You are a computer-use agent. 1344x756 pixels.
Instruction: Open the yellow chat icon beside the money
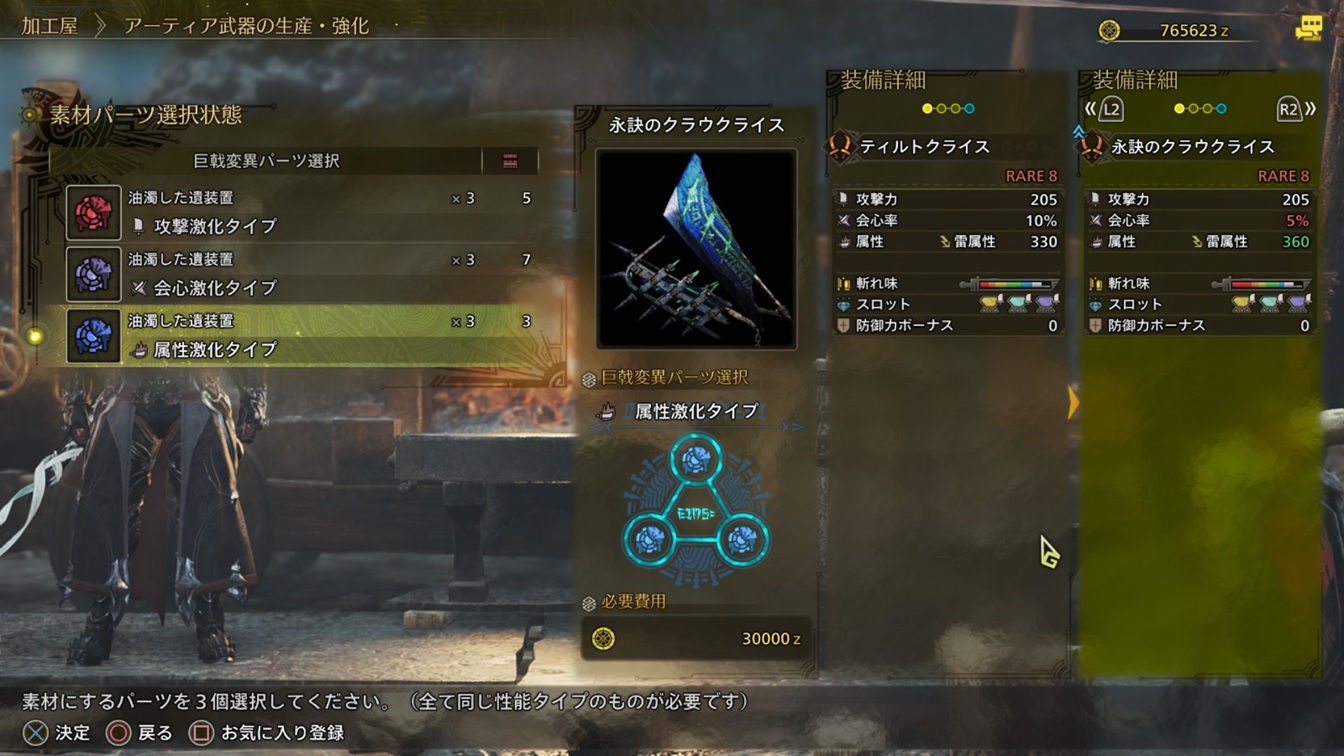tap(1308, 29)
